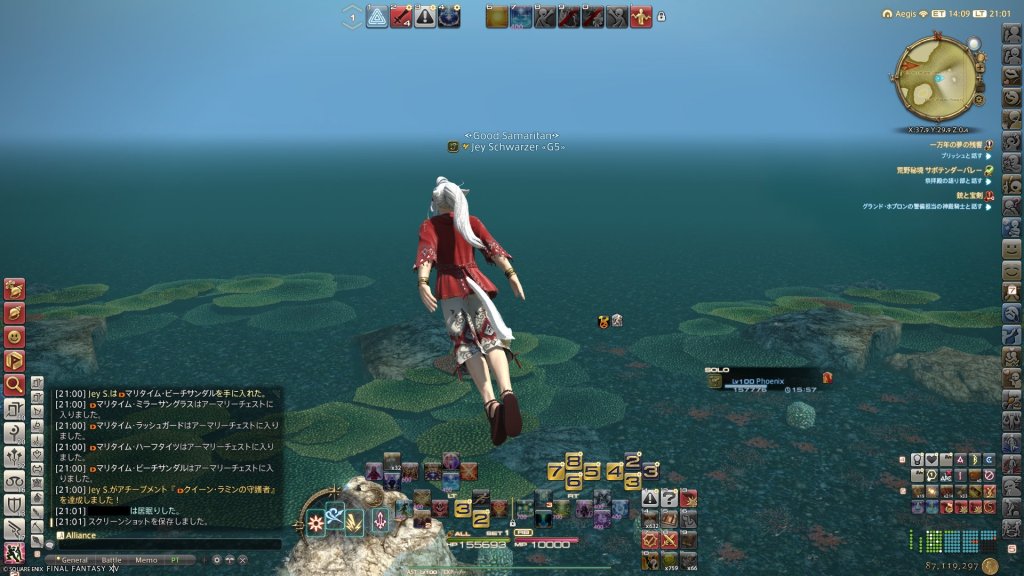Select the red golden-figure emote icon at top
Viewport: 1024px width, 576px height.
pyautogui.click(x=641, y=17)
